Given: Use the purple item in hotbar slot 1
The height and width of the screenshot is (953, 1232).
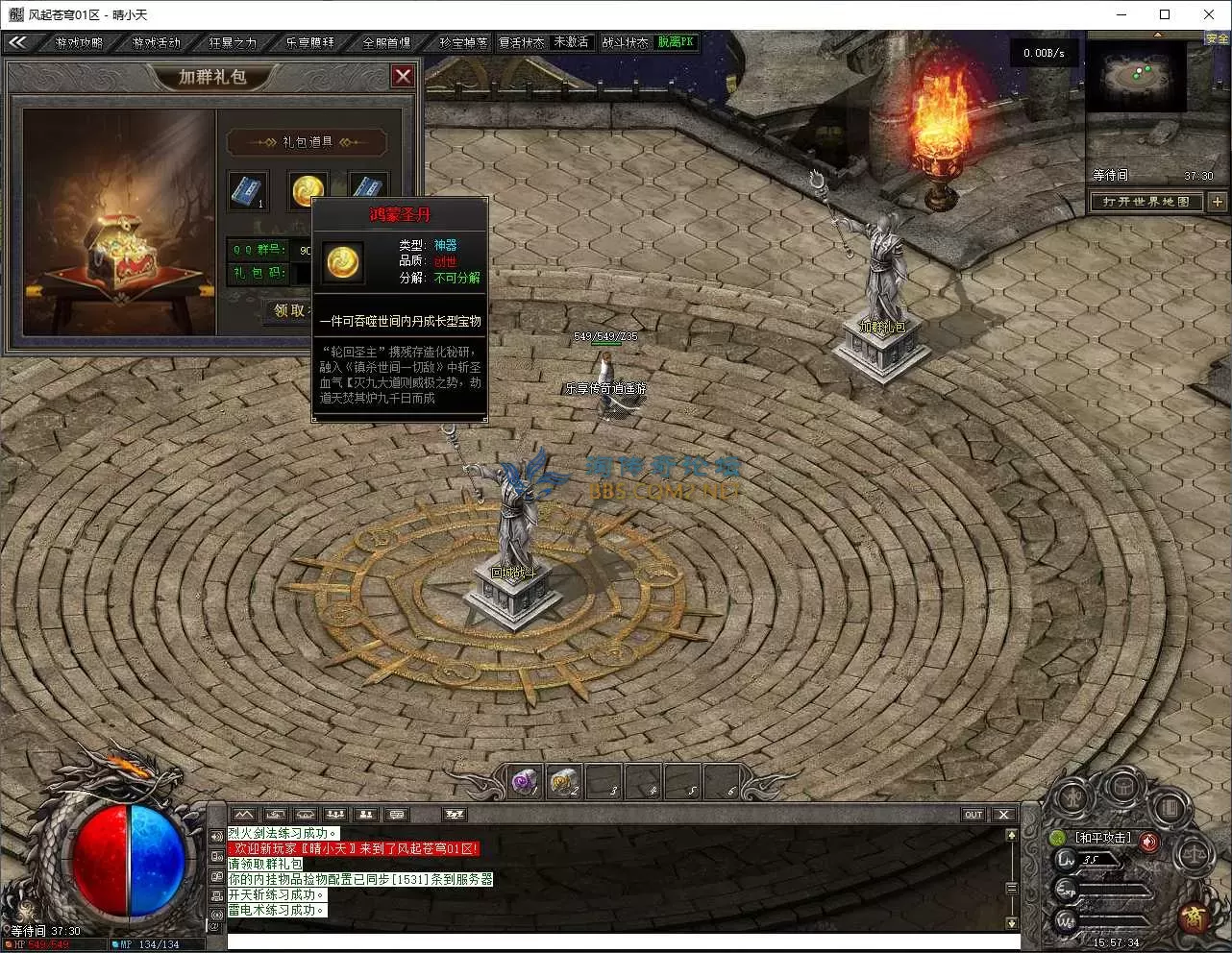Looking at the screenshot, I should click(525, 782).
